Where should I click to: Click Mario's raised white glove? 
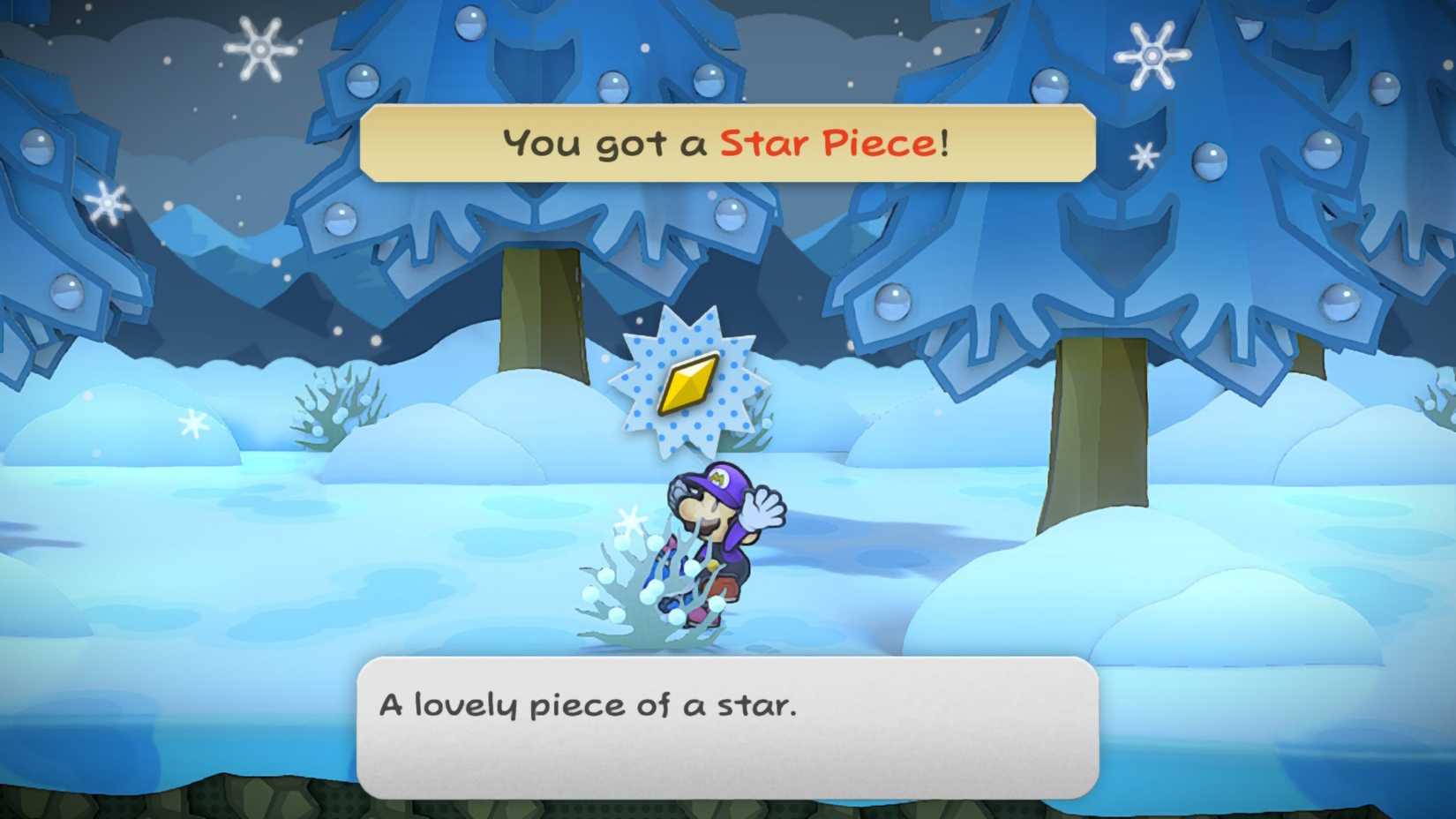[764, 507]
